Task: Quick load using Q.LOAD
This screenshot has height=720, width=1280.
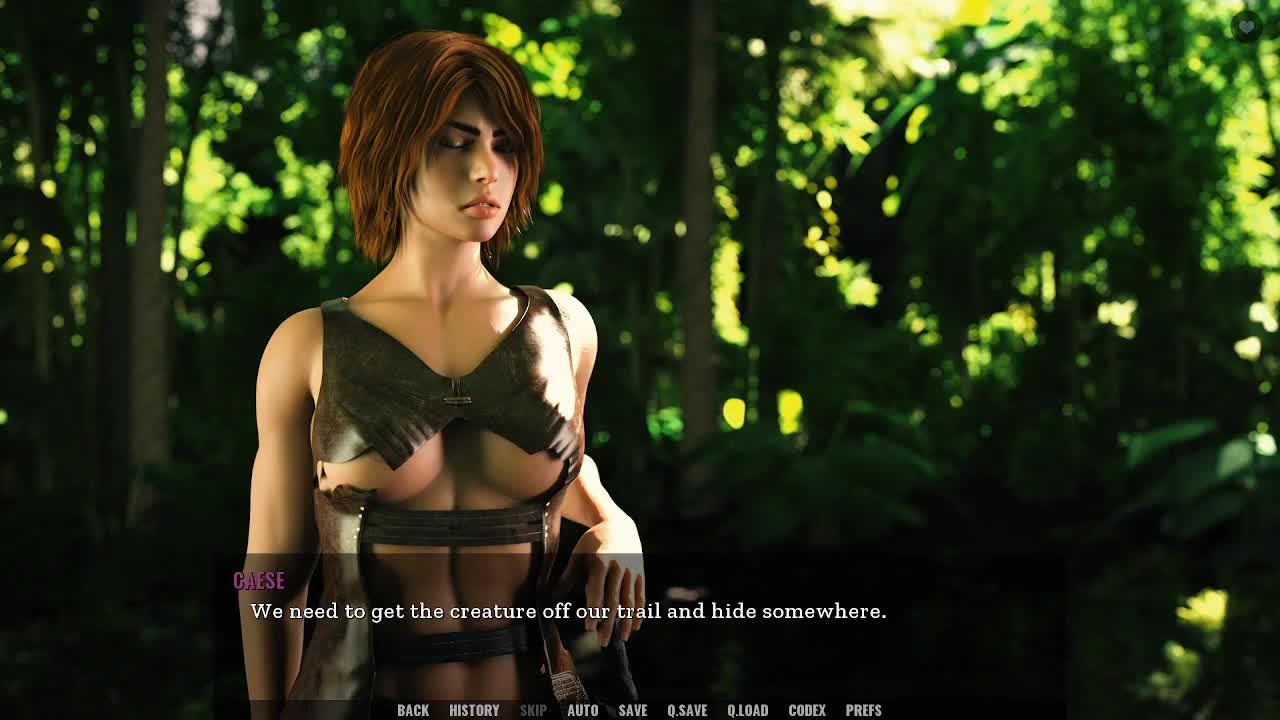Action: (x=747, y=710)
